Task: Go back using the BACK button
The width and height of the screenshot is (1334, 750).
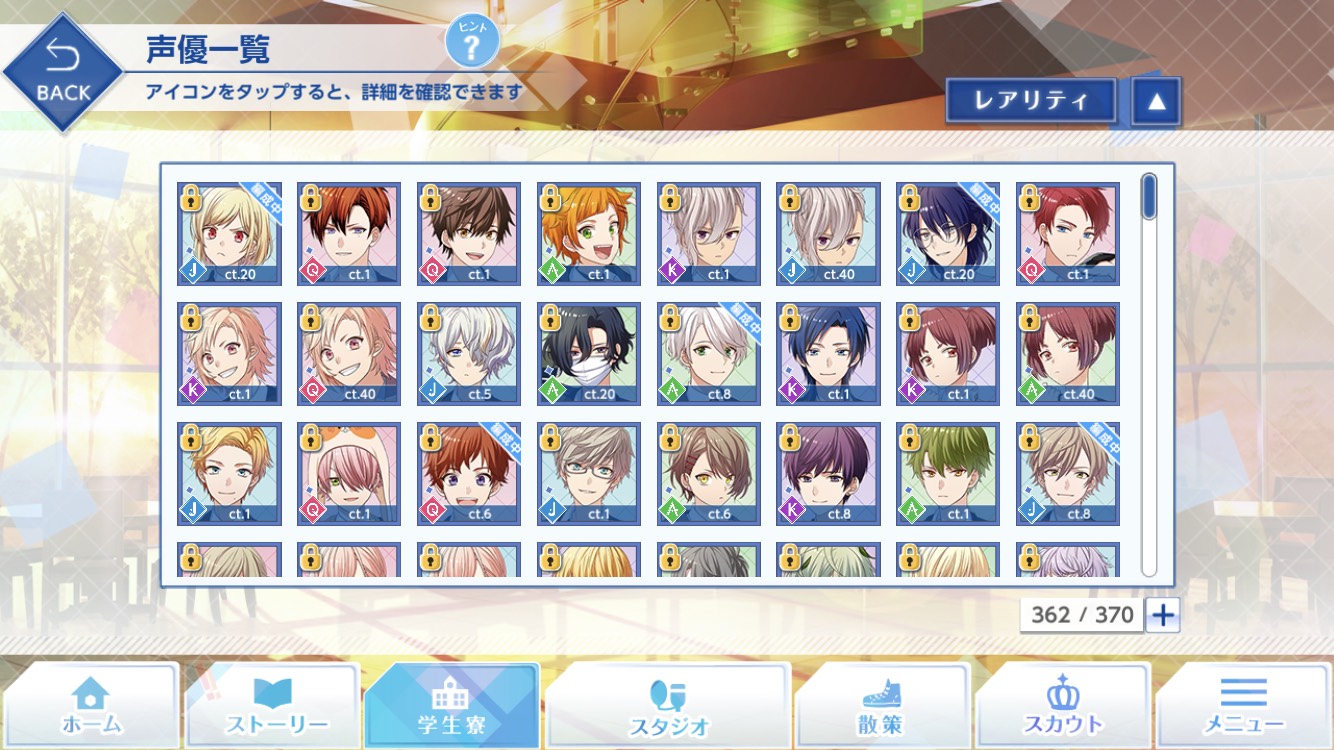Action: tap(63, 74)
